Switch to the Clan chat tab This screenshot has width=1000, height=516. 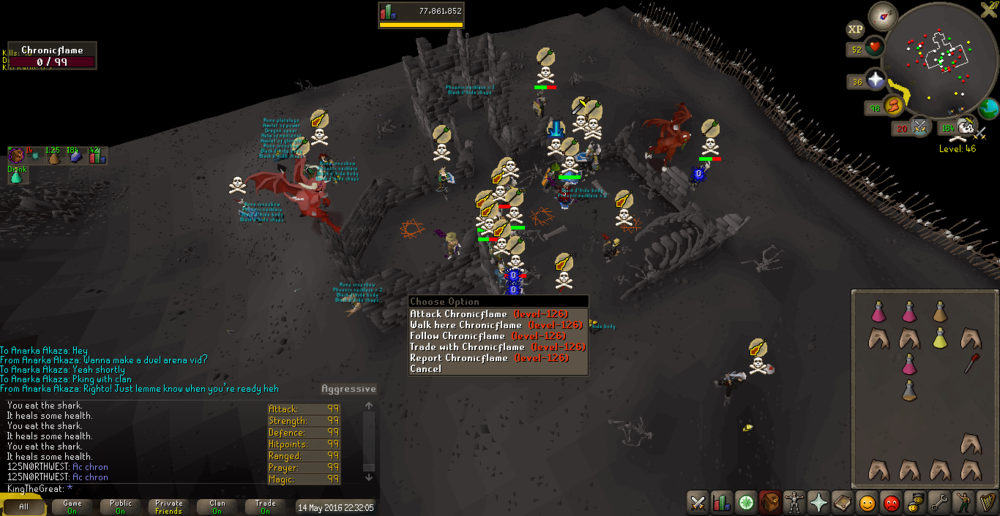217,507
